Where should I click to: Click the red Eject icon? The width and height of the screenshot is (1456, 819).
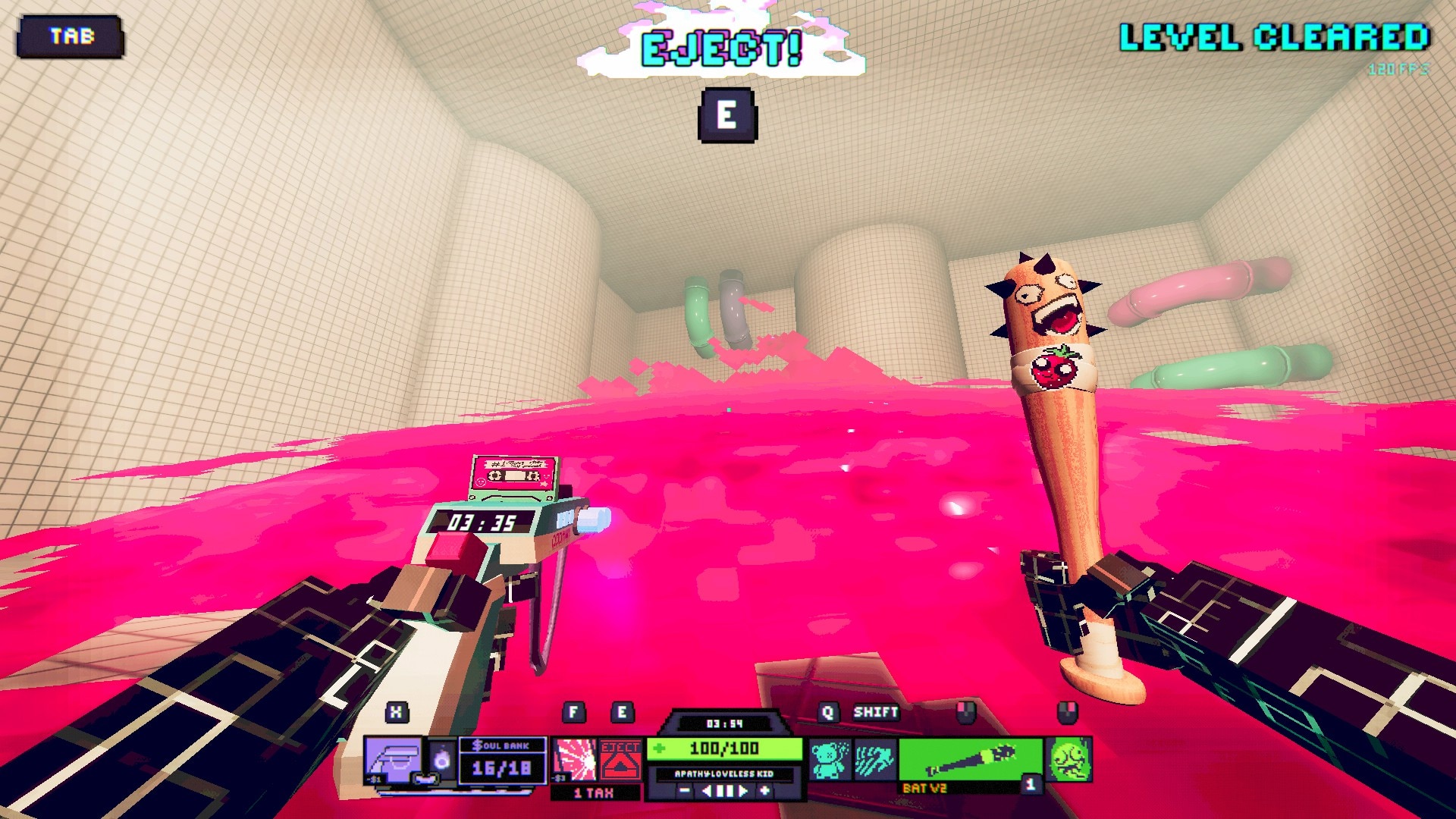point(620,760)
